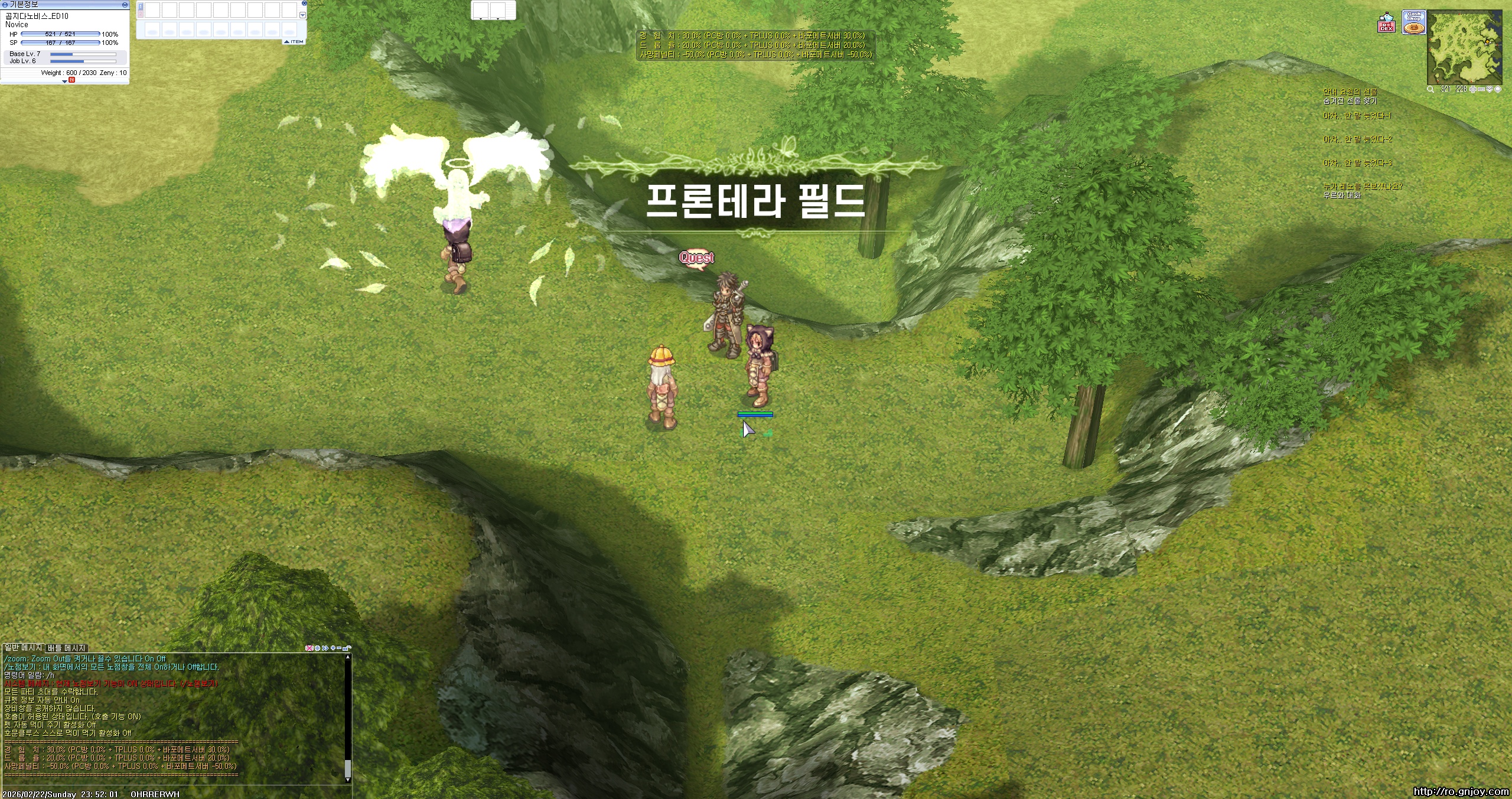This screenshot has height=799, width=1512.
Task: Zoom in the minimap with the plus icon
Action: click(1473, 89)
